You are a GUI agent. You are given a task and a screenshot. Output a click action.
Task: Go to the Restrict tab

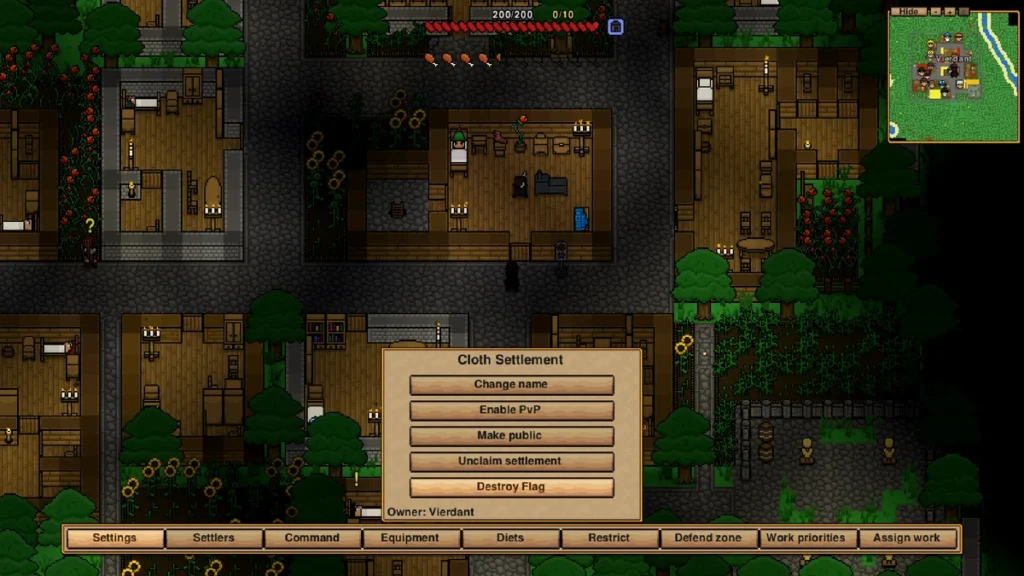point(609,538)
